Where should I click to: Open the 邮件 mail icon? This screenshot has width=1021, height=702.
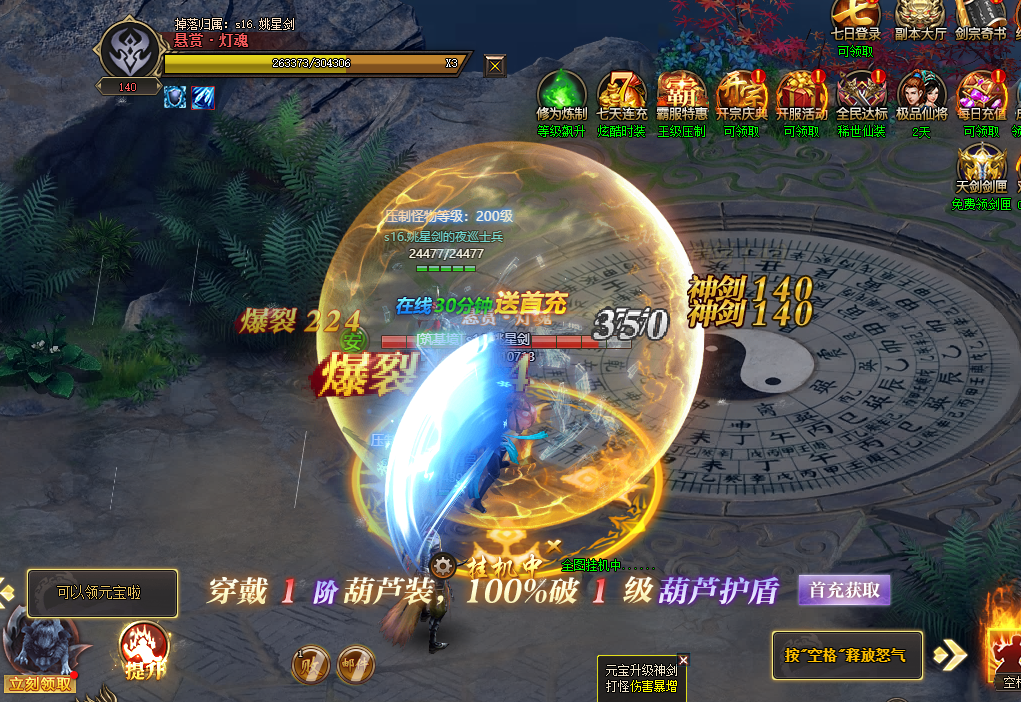click(355, 666)
